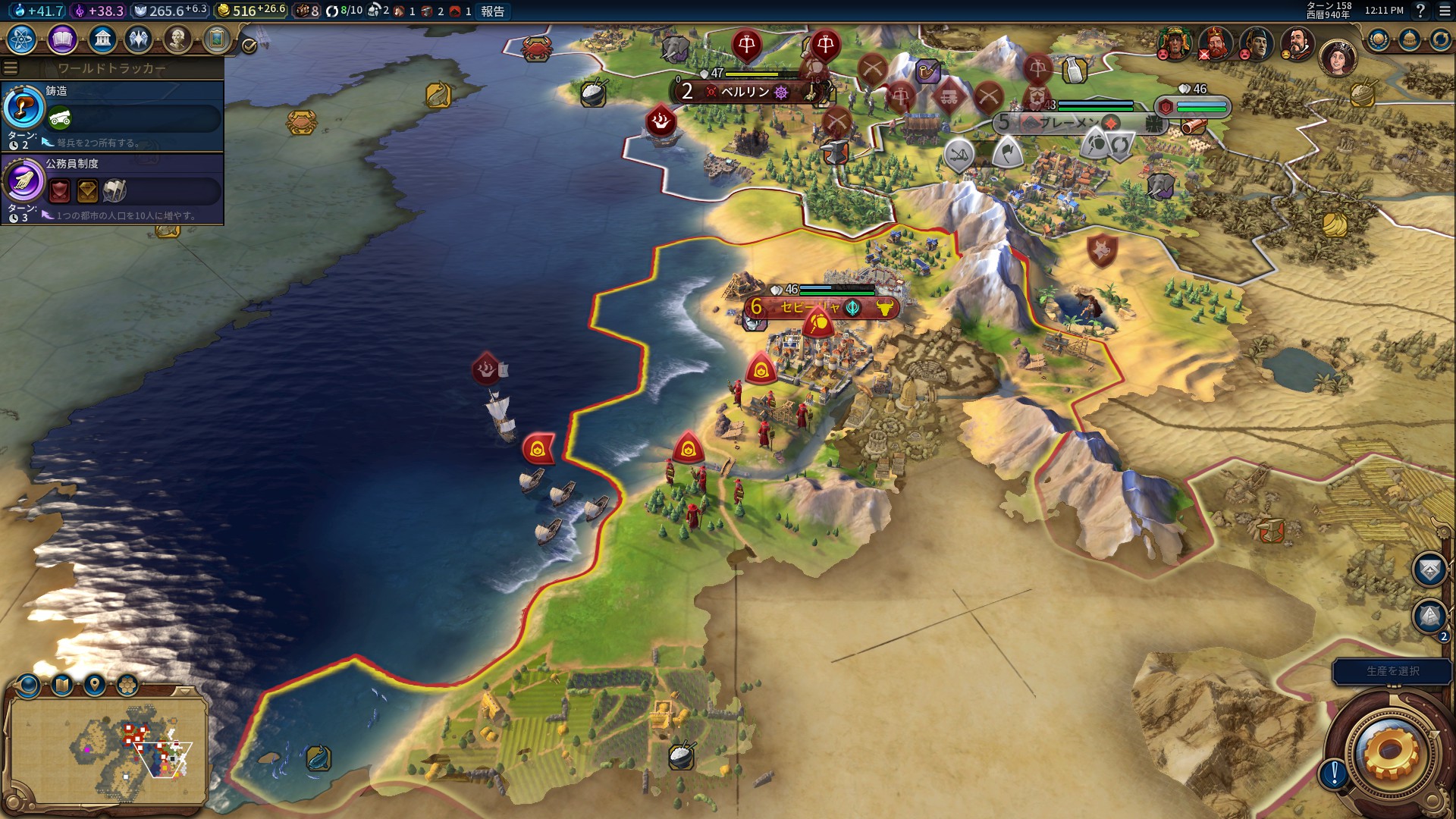Open the minimap map pin options
The height and width of the screenshot is (819, 1456).
coord(94,685)
